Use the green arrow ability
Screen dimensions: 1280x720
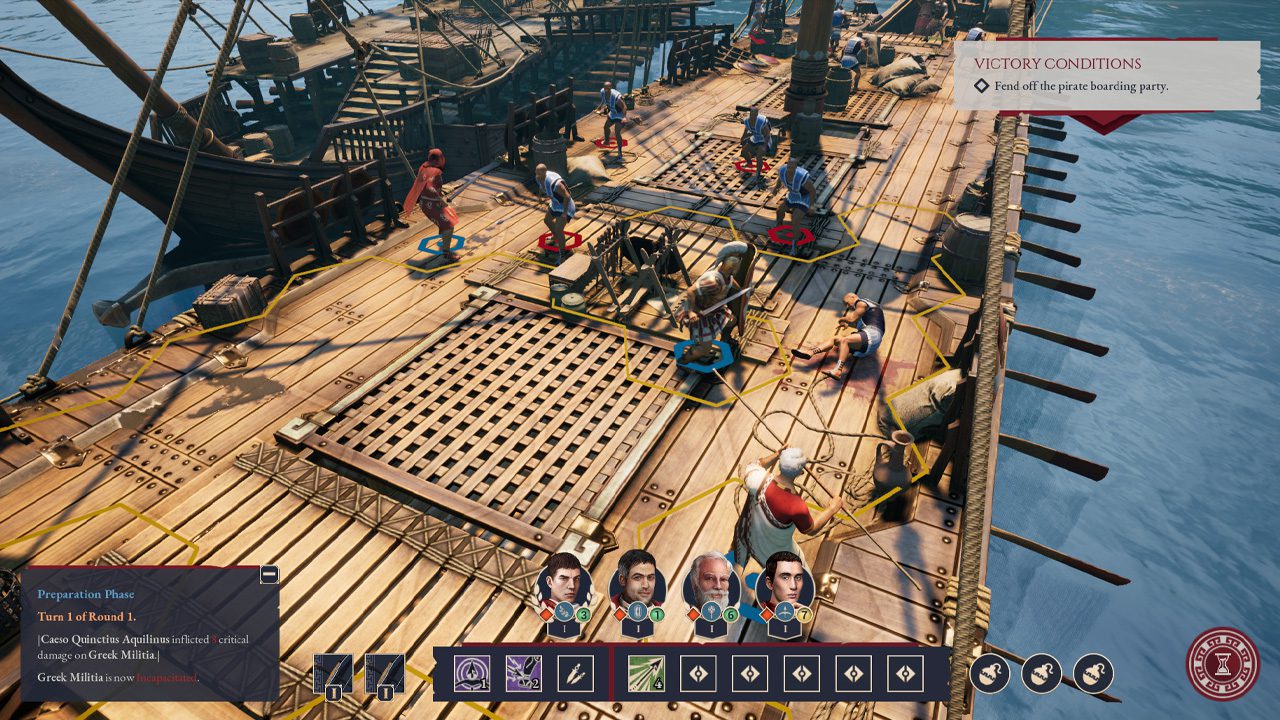pos(646,673)
